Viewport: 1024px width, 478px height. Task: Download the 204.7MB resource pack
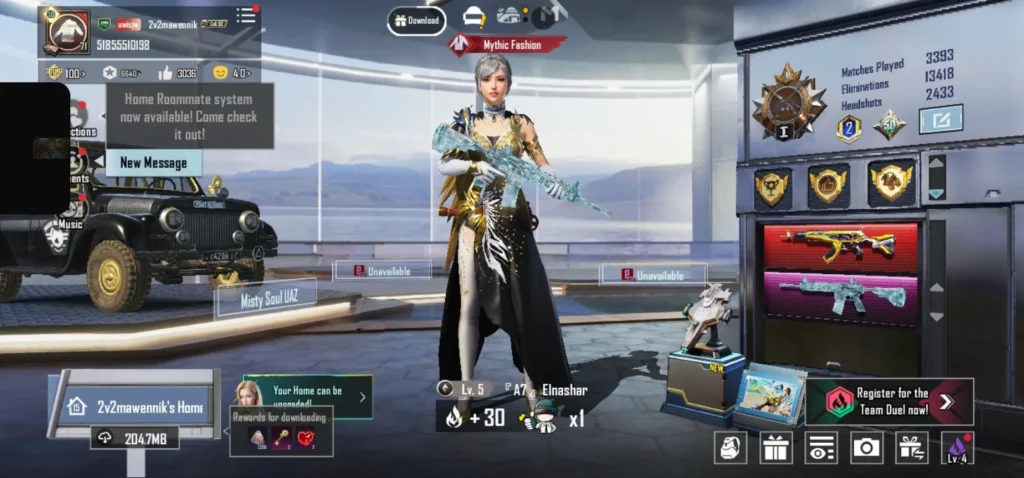click(139, 438)
